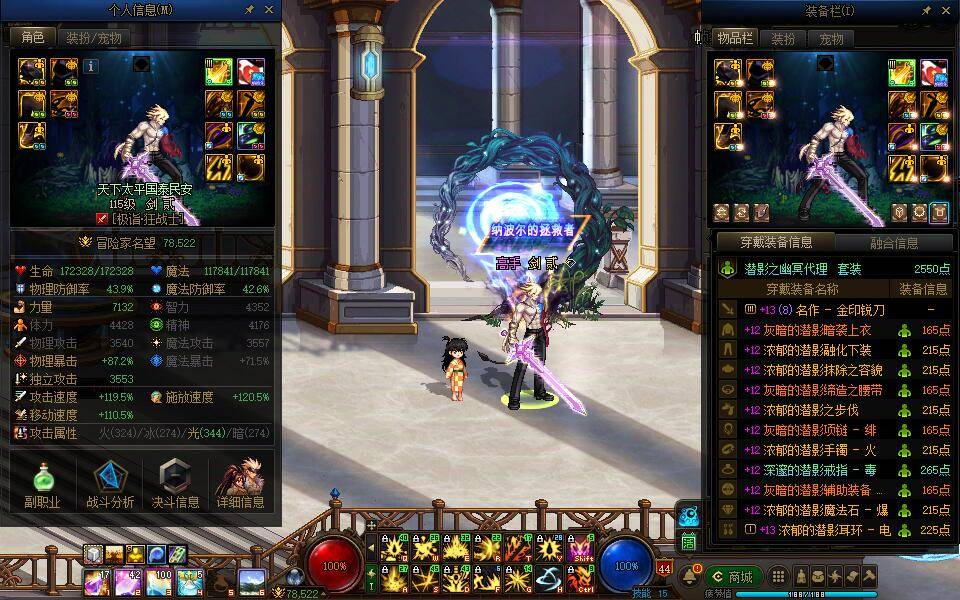Screen dimensions: 960x600
Task: Click the blue info icon in character panel
Action: (91, 66)
